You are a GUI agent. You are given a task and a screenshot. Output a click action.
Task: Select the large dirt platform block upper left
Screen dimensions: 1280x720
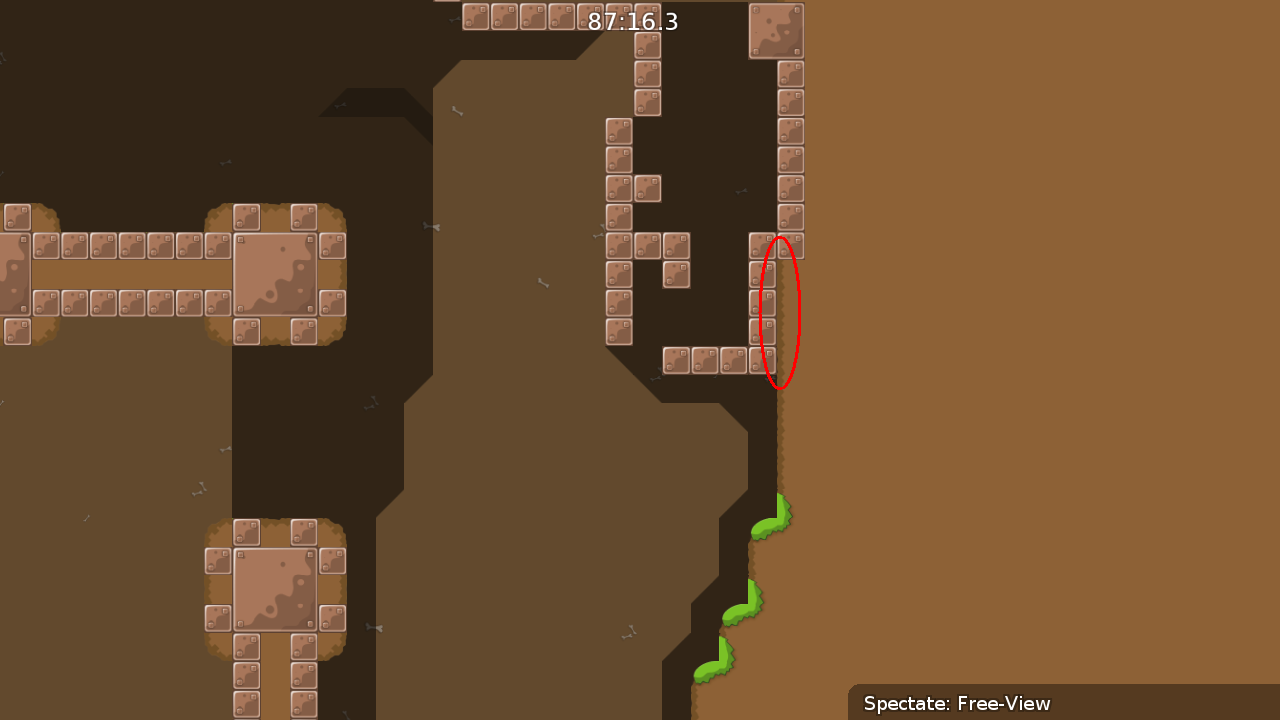click(x=275, y=272)
